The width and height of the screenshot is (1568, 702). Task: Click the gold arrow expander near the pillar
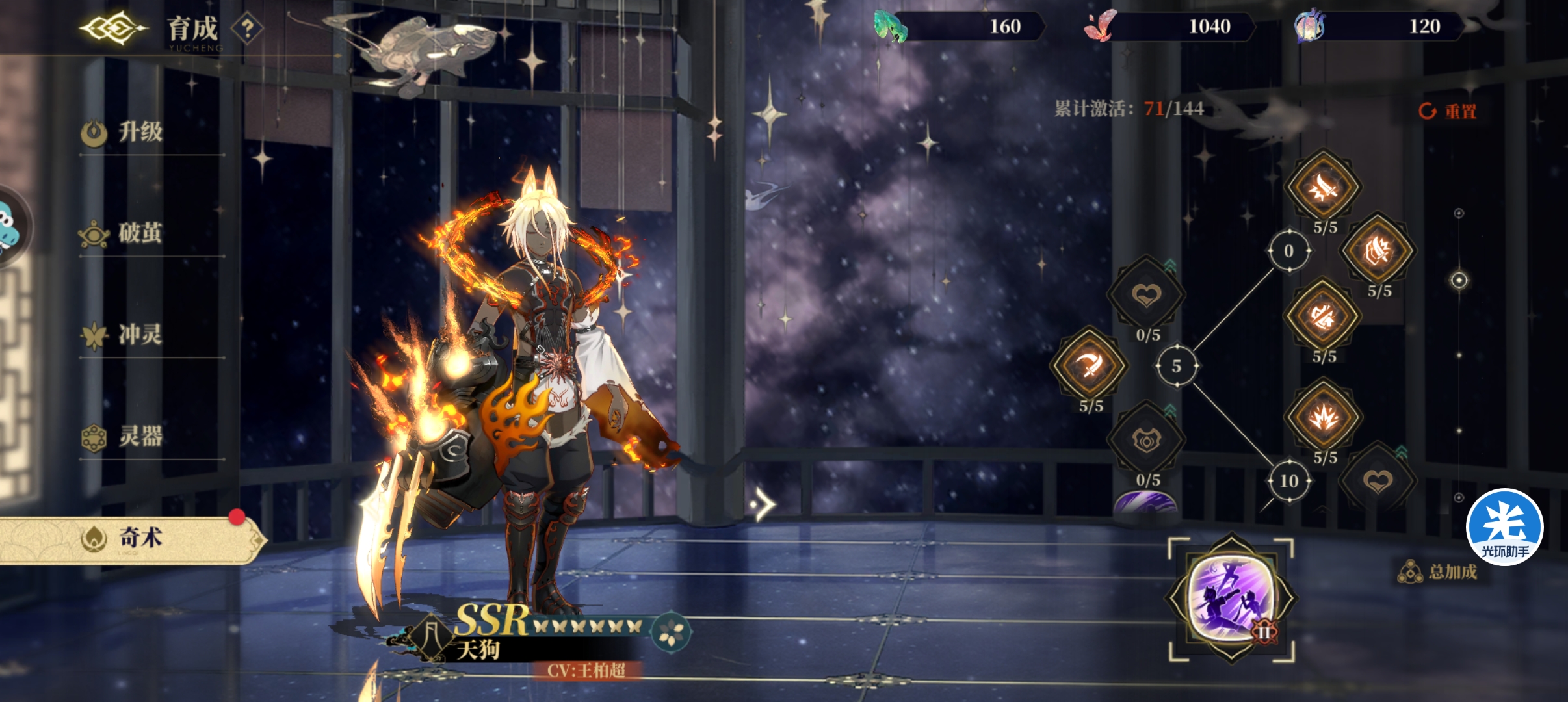[763, 504]
